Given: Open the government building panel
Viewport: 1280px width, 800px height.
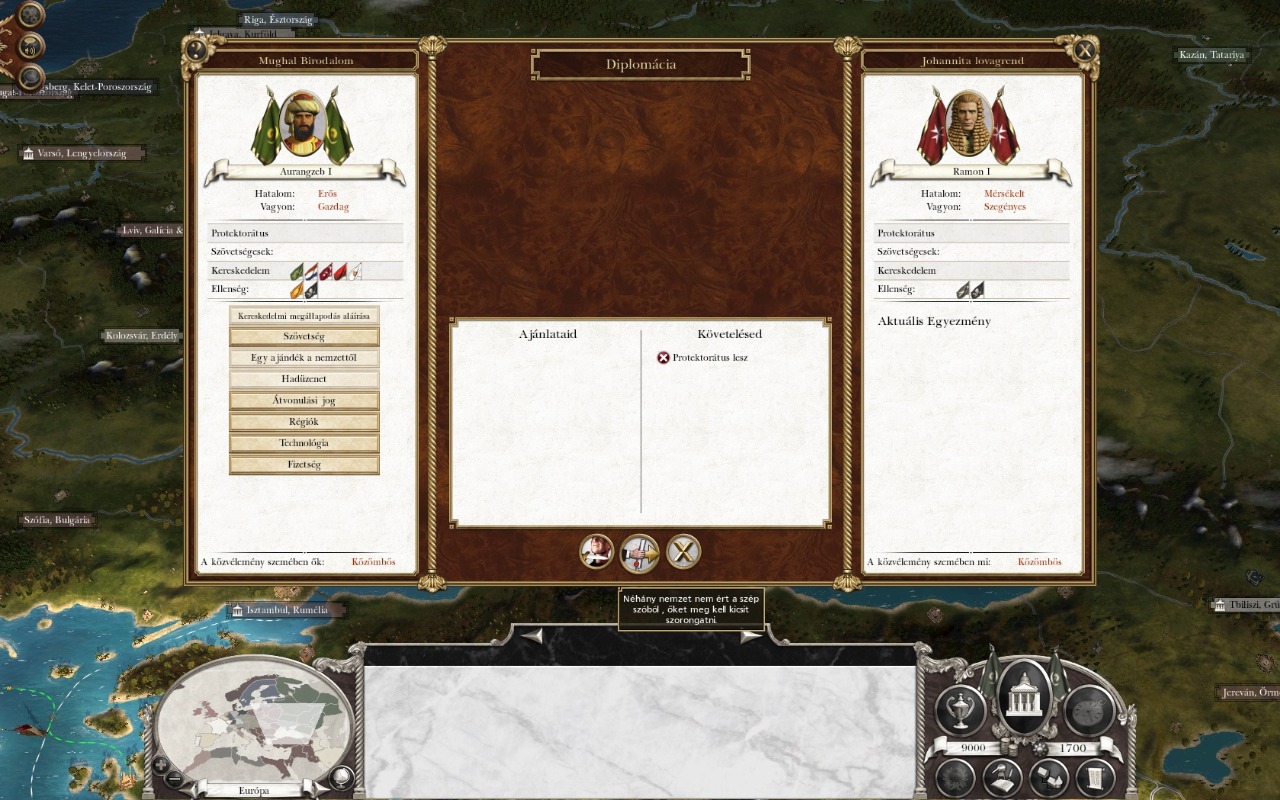Looking at the screenshot, I should [x=1025, y=695].
